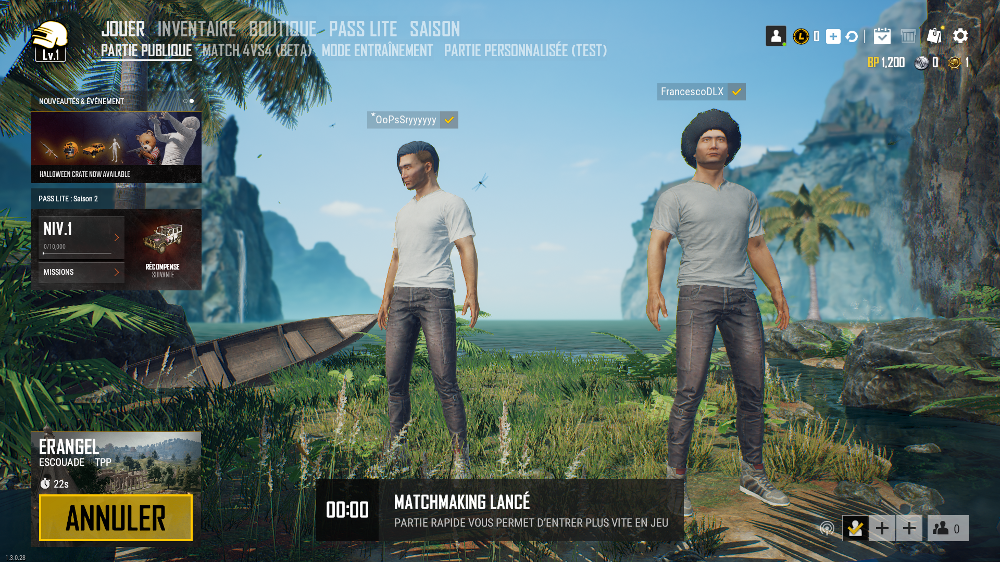Open the SAISON menu

click(435, 29)
